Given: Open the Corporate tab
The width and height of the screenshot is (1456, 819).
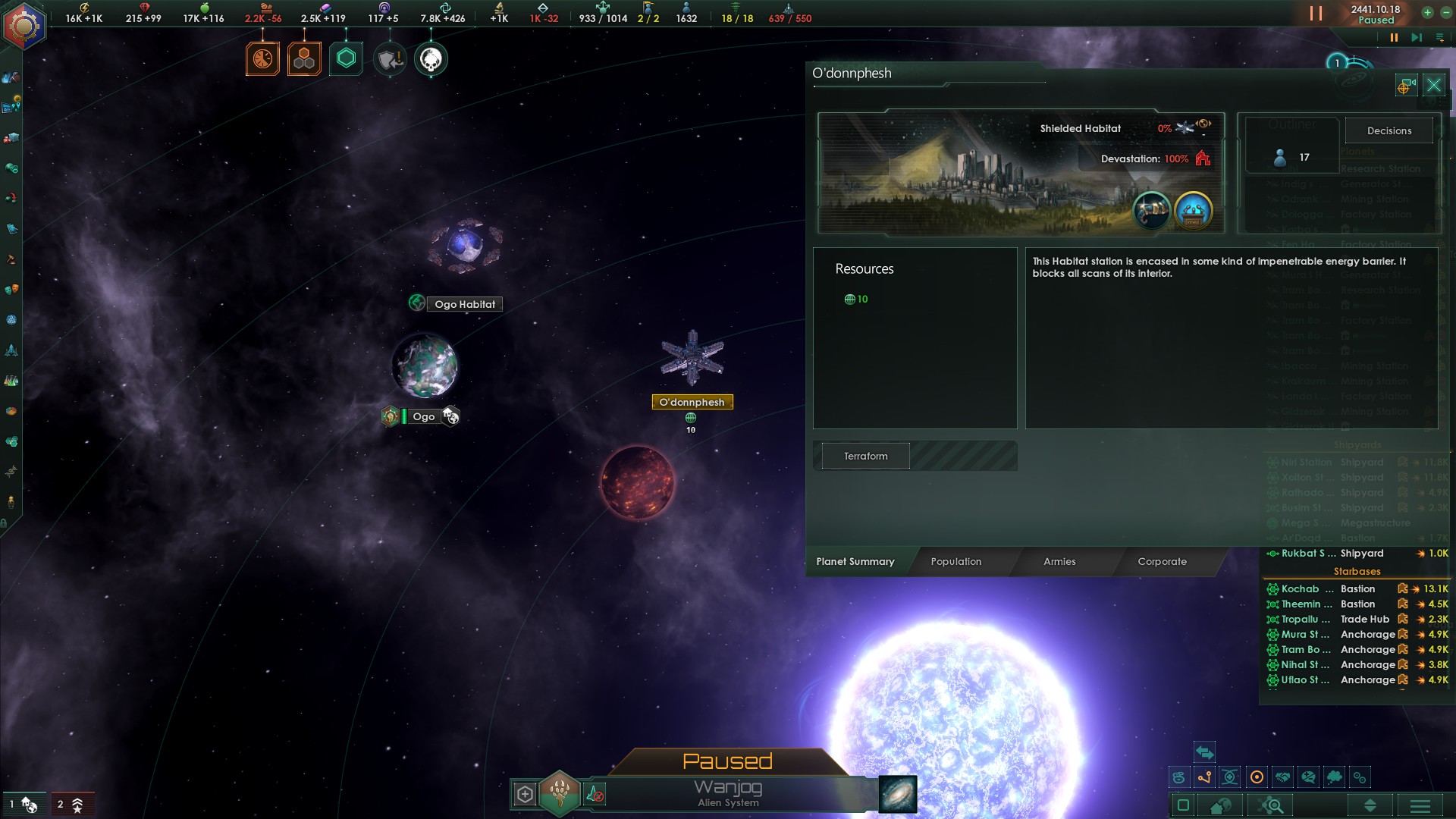Looking at the screenshot, I should tap(1162, 562).
